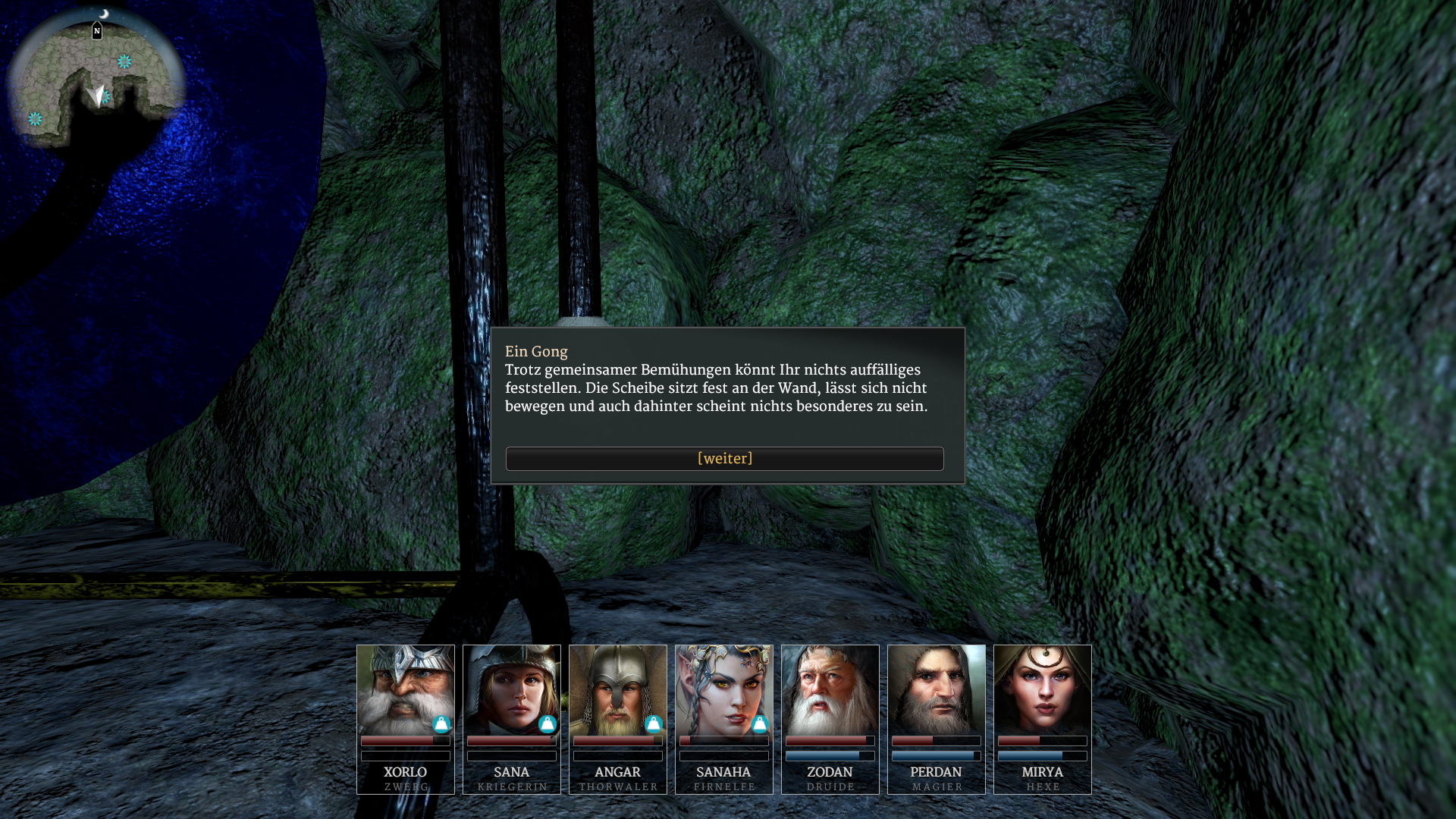Click the weight status icon on Xorlo
This screenshot has height=819, width=1456.
click(x=441, y=724)
